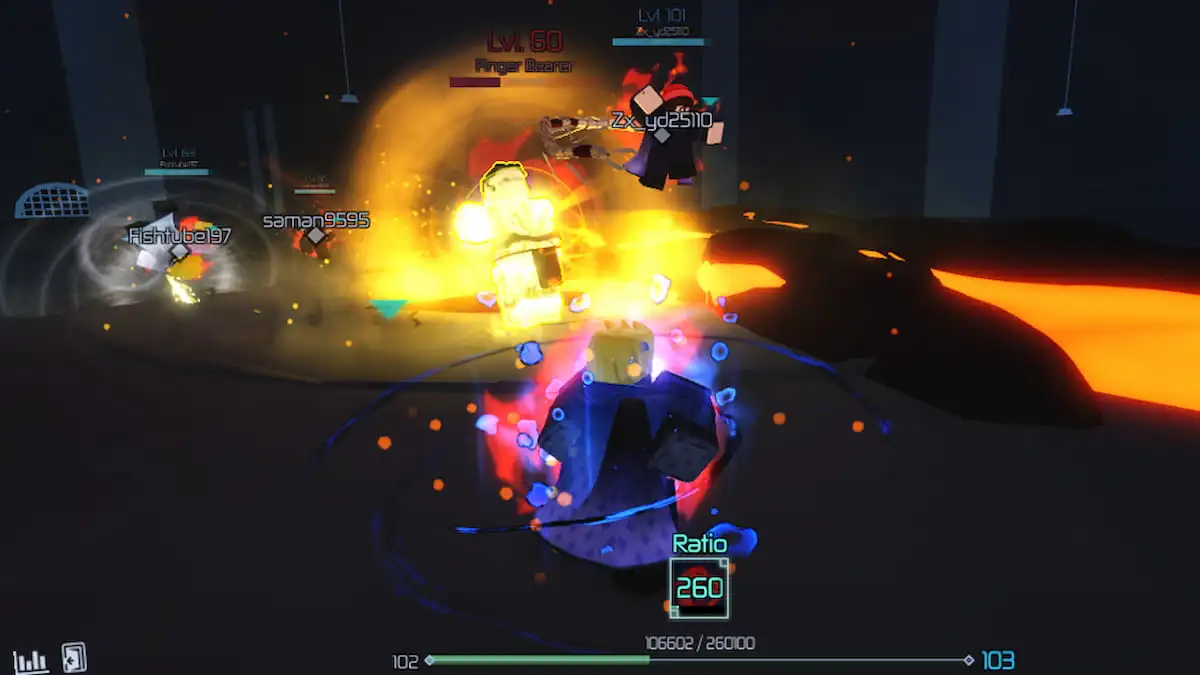Open the bar chart stats icon
The image size is (1200, 675).
point(31,660)
